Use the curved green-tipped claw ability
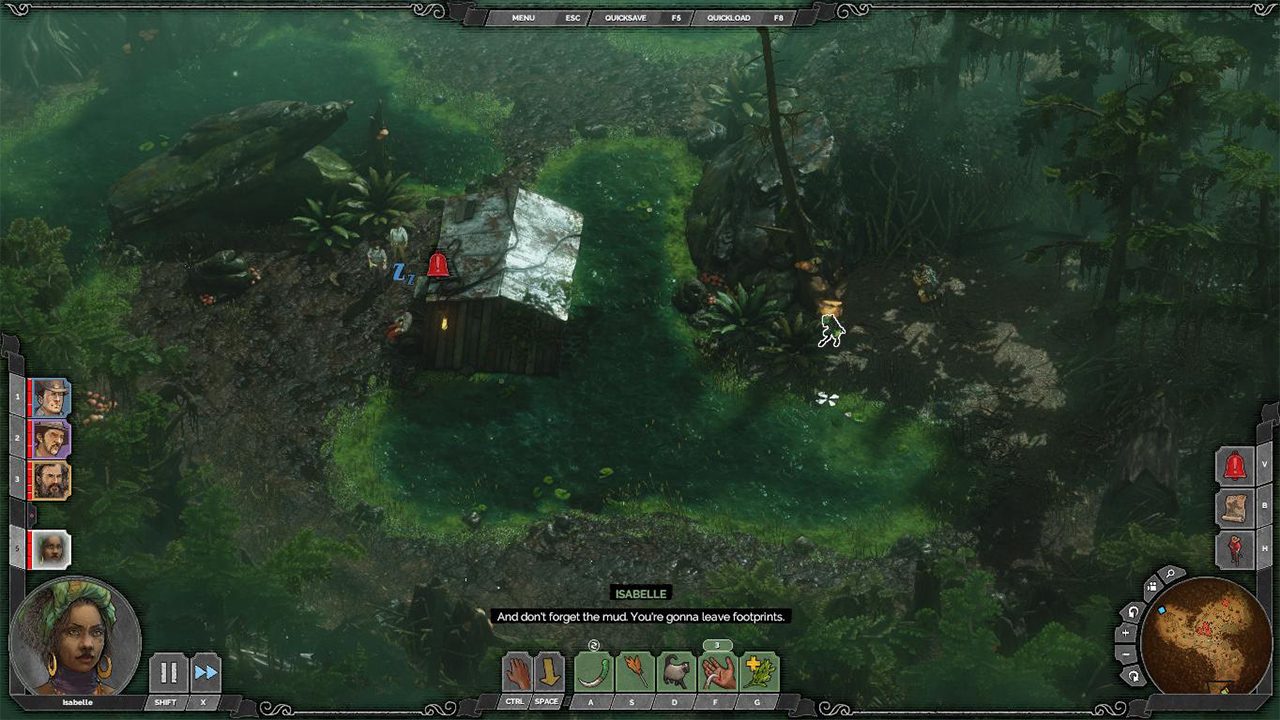1280x720 pixels. pyautogui.click(x=594, y=672)
